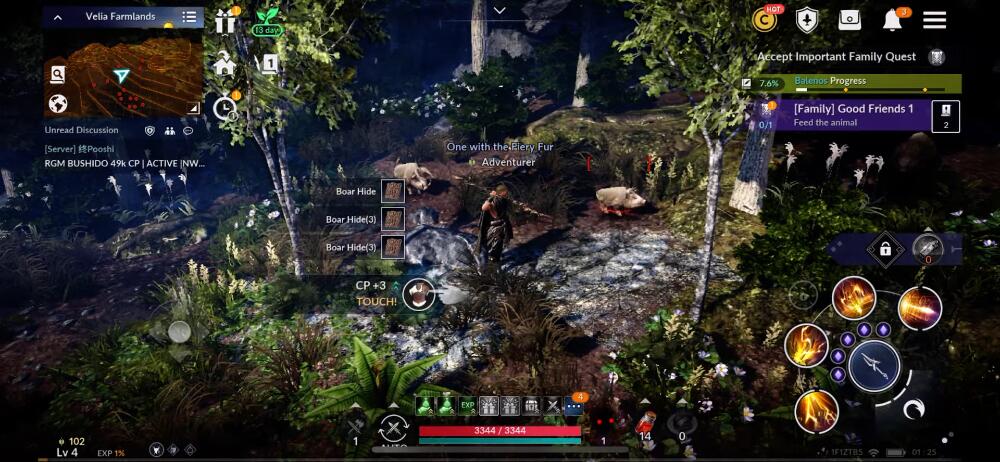Collapse the minimap with the arrow
The width and height of the screenshot is (1000, 462).
pyautogui.click(x=57, y=17)
